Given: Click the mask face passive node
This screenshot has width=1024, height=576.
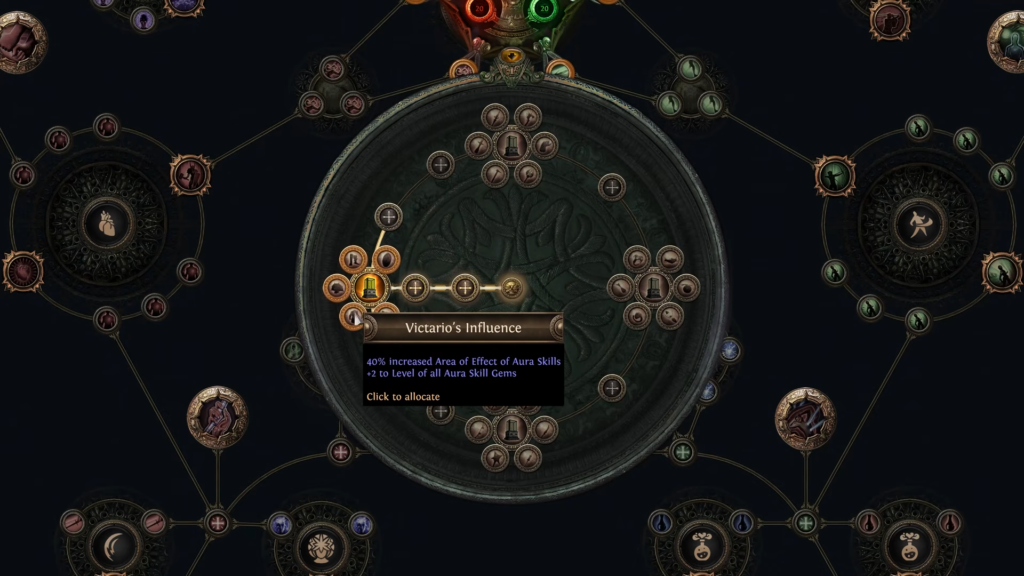Looking at the screenshot, I should (x=320, y=546).
